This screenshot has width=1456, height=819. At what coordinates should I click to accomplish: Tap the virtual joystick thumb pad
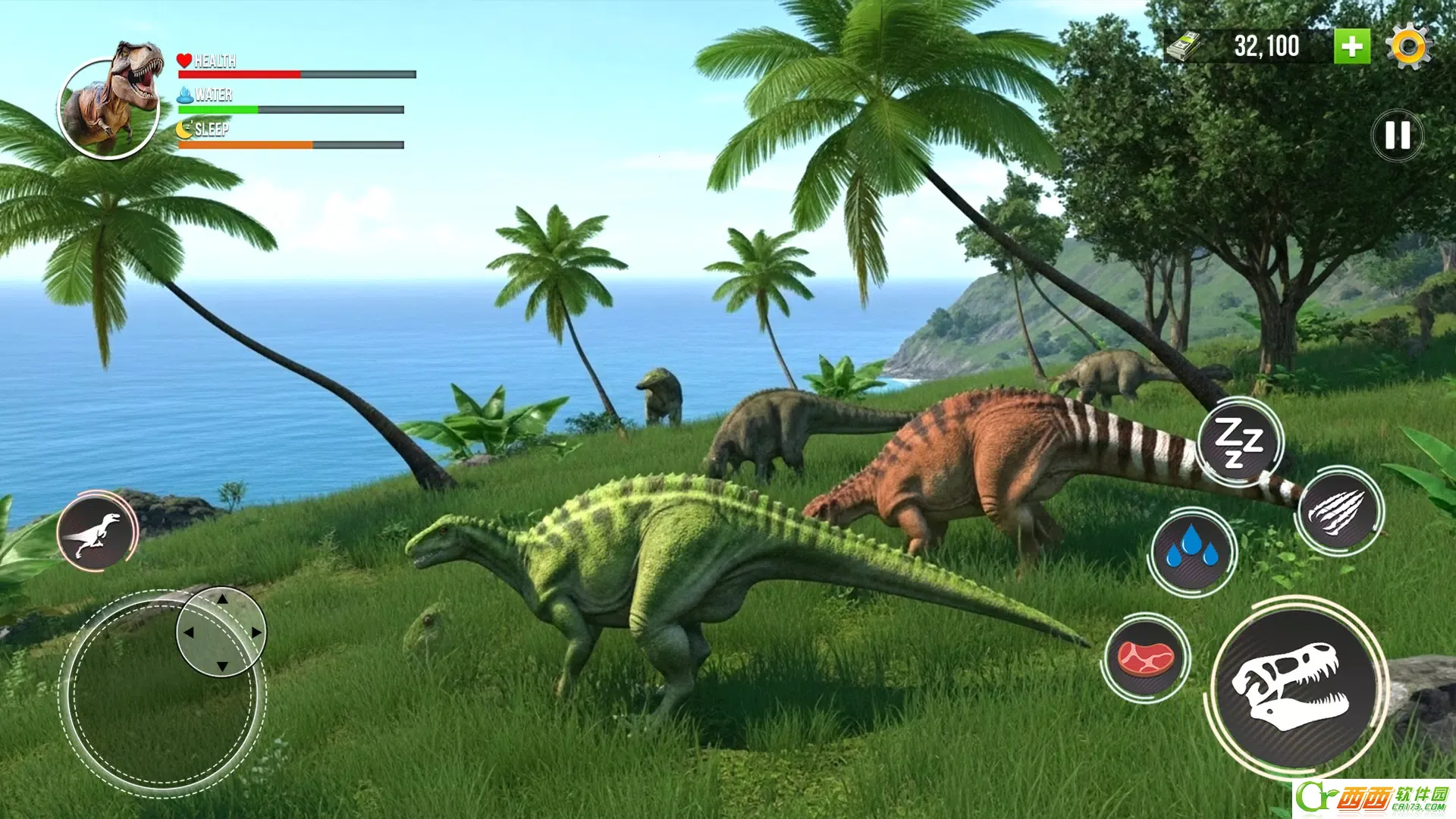coord(221,632)
